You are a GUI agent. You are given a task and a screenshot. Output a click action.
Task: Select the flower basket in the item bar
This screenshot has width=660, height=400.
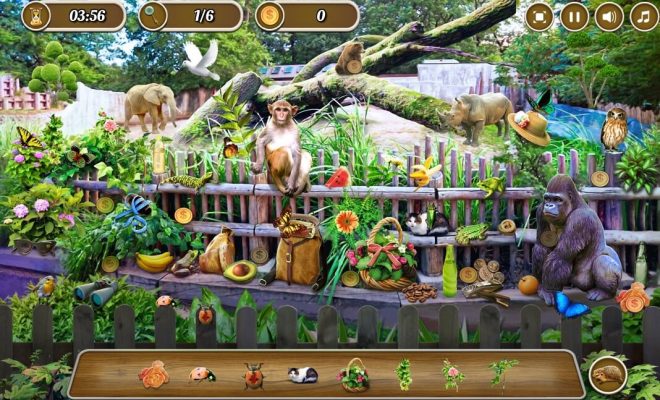(x=353, y=375)
